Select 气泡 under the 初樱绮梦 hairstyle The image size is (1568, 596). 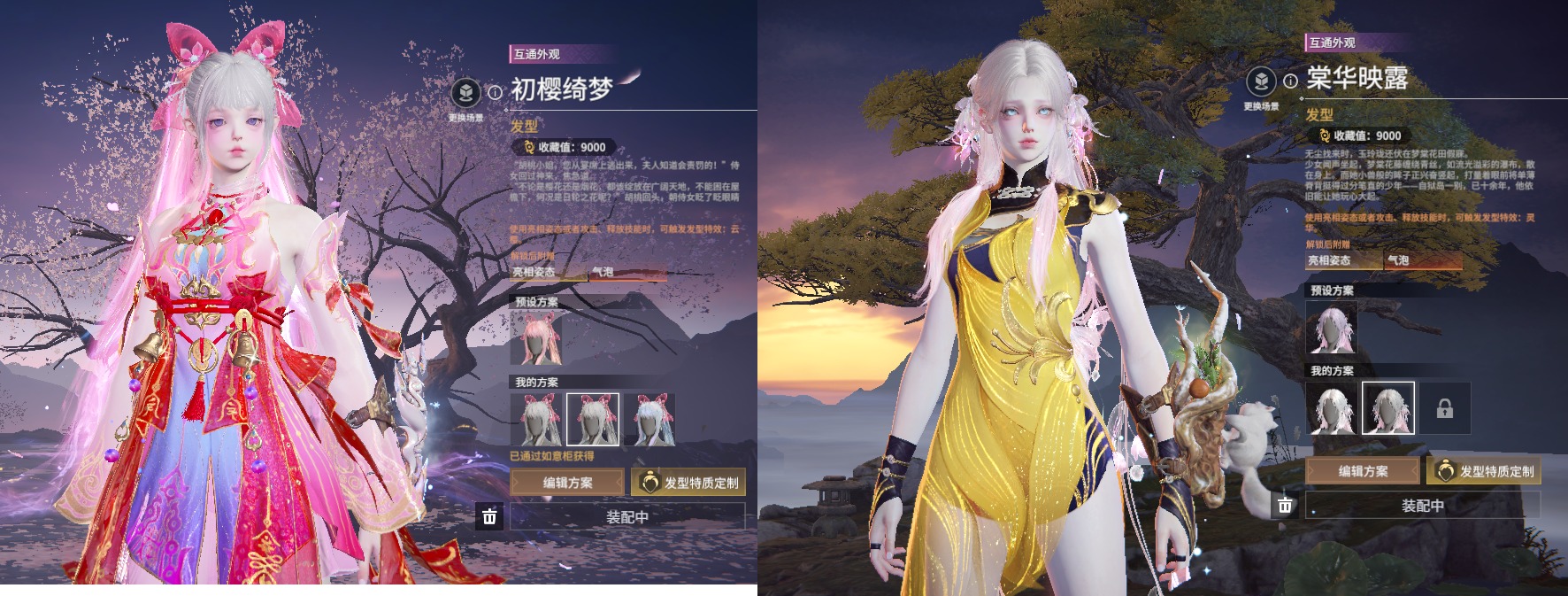(x=627, y=272)
